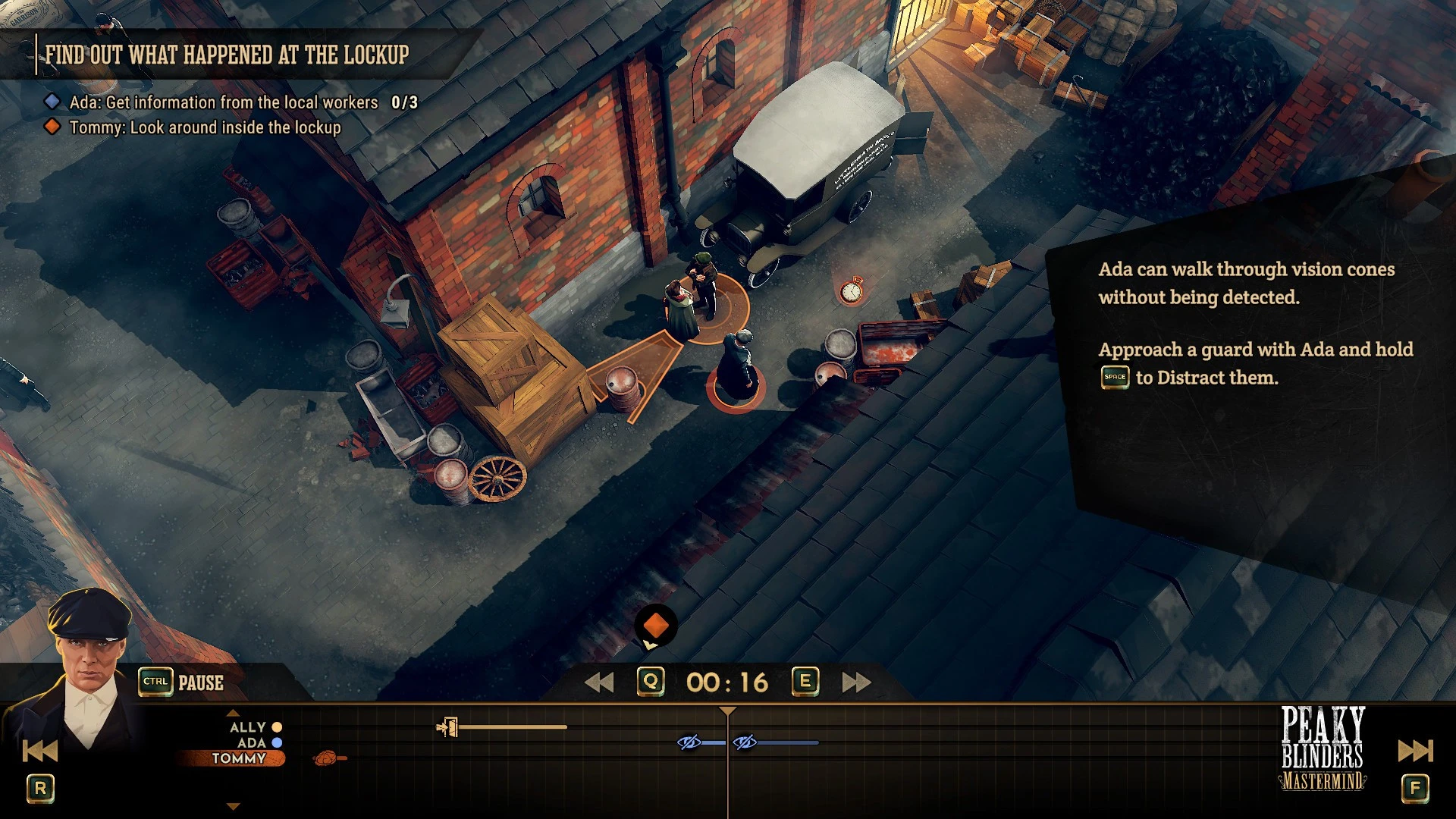Jump to the timeline start
Viewport: 1456px width, 819px height.
point(40,751)
